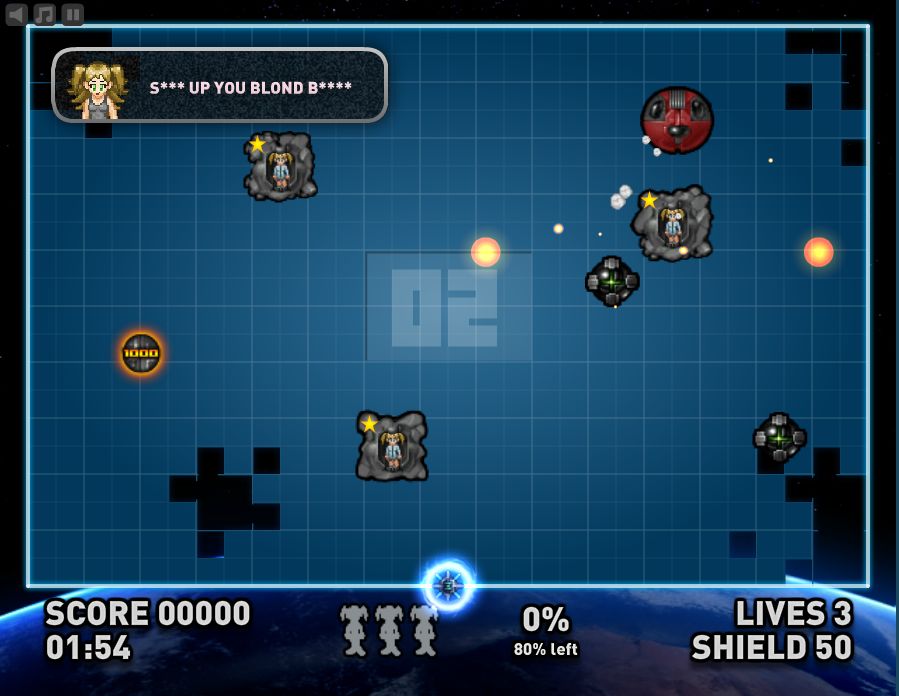Toggle the music note button

pyautogui.click(x=45, y=14)
